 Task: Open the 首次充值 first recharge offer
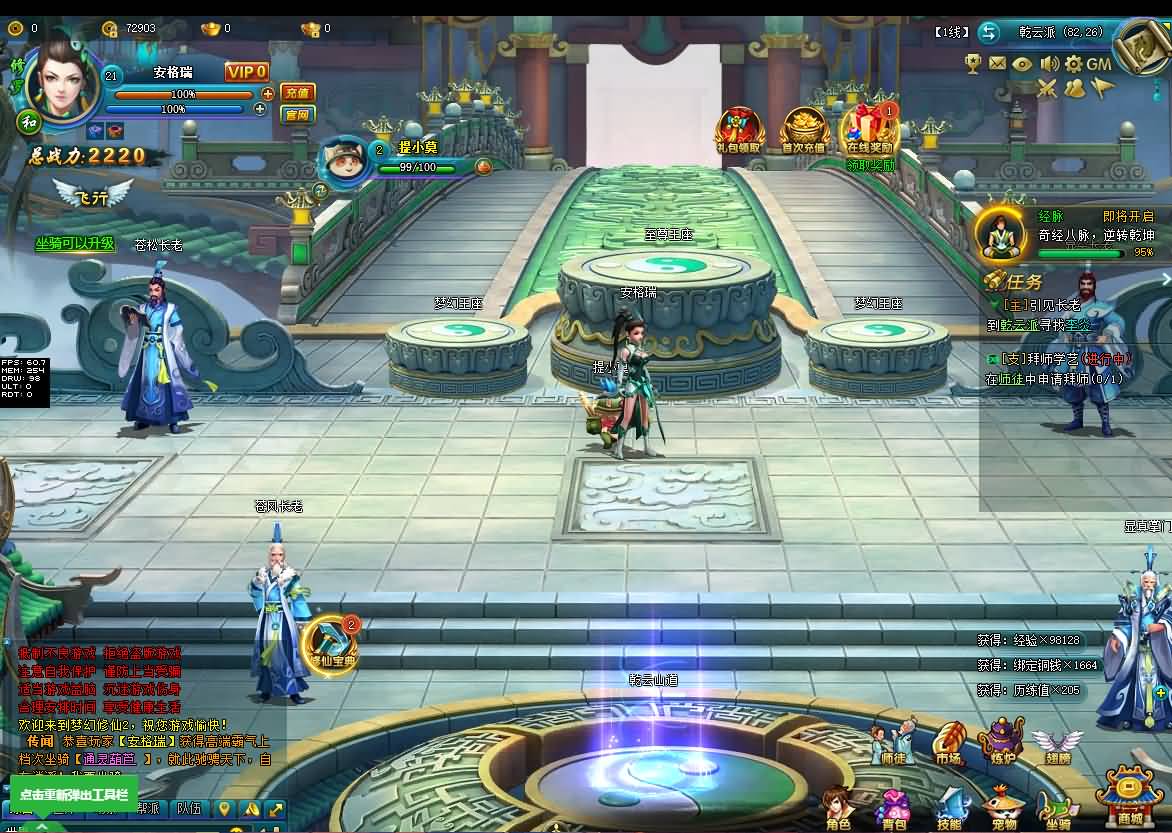pos(804,131)
